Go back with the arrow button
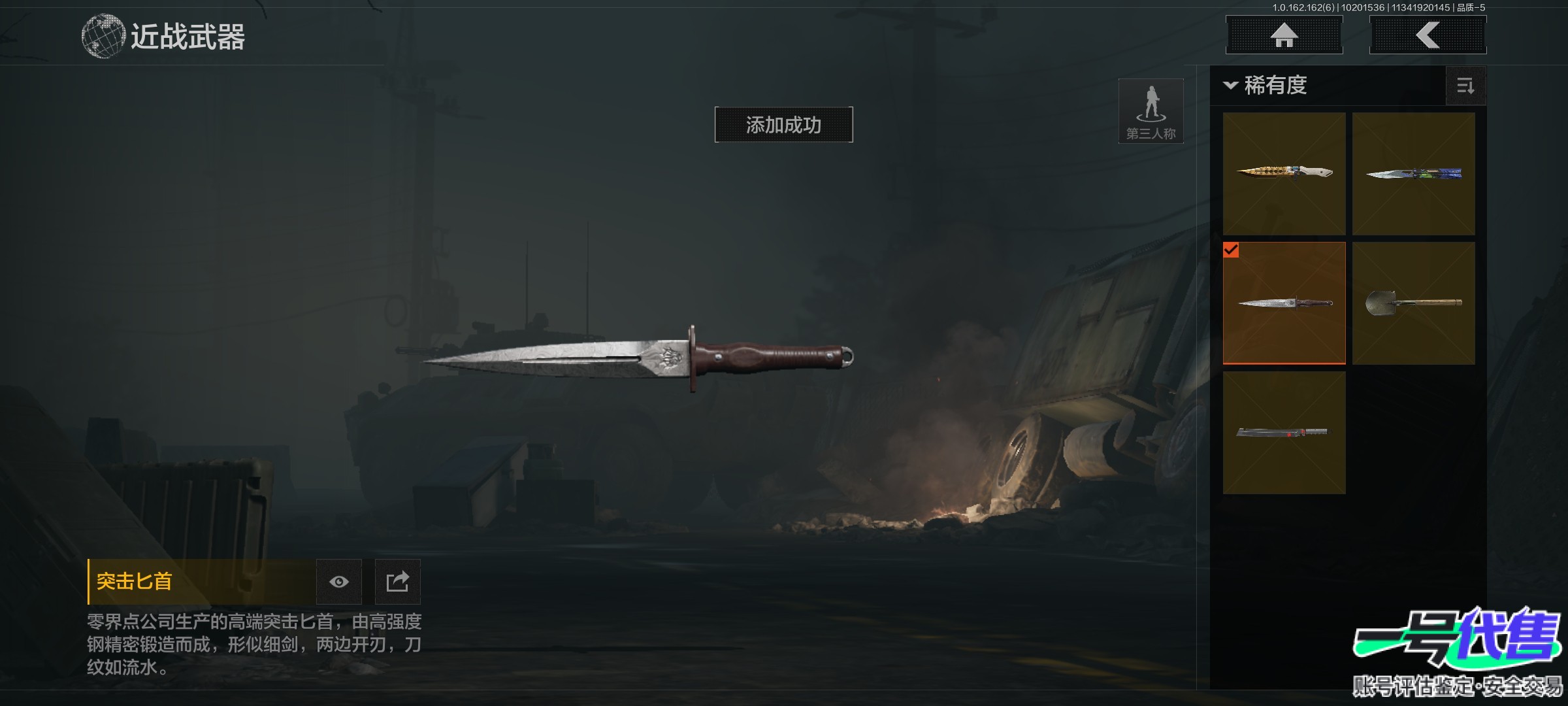 (x=1428, y=35)
